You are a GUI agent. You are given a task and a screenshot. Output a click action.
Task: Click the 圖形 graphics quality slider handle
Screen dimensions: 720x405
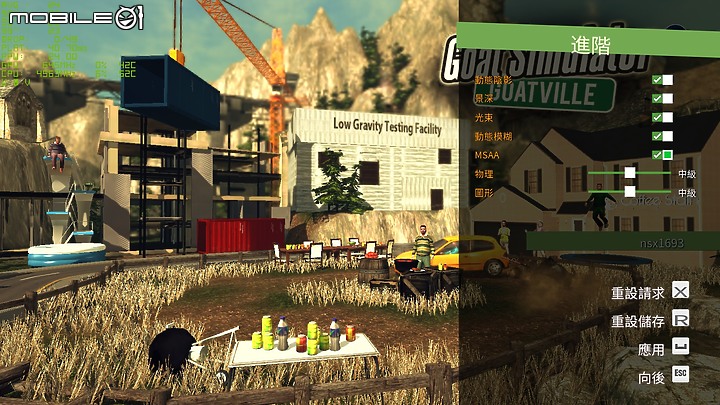[x=630, y=192]
